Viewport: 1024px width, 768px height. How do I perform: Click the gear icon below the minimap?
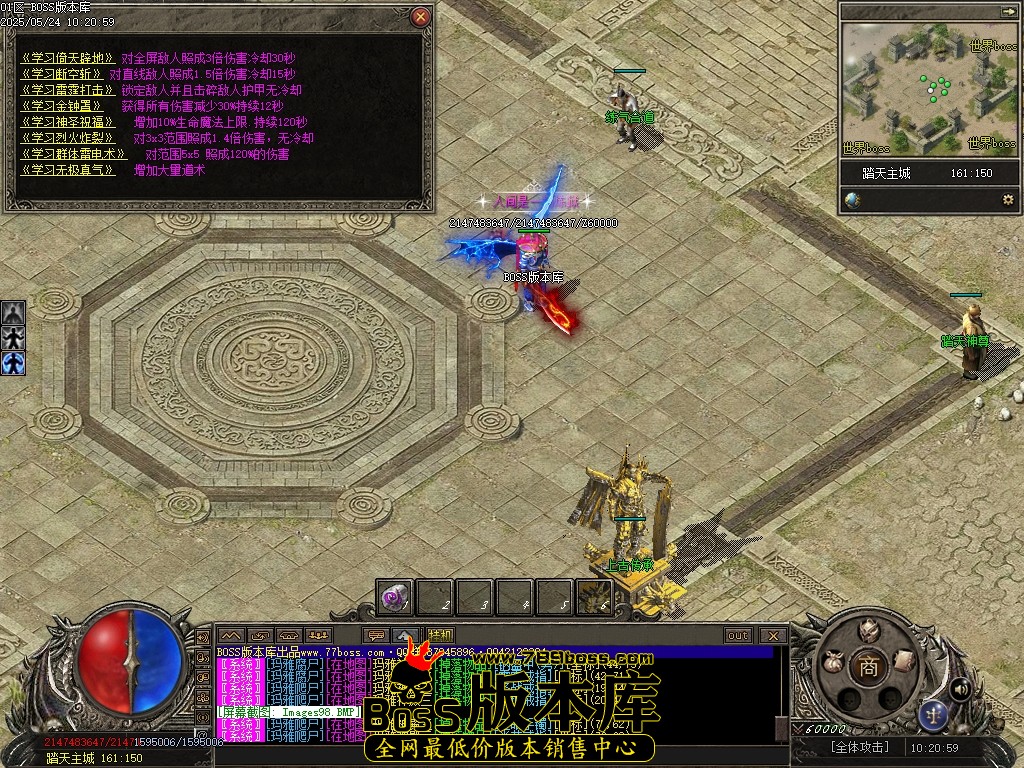tap(1007, 200)
